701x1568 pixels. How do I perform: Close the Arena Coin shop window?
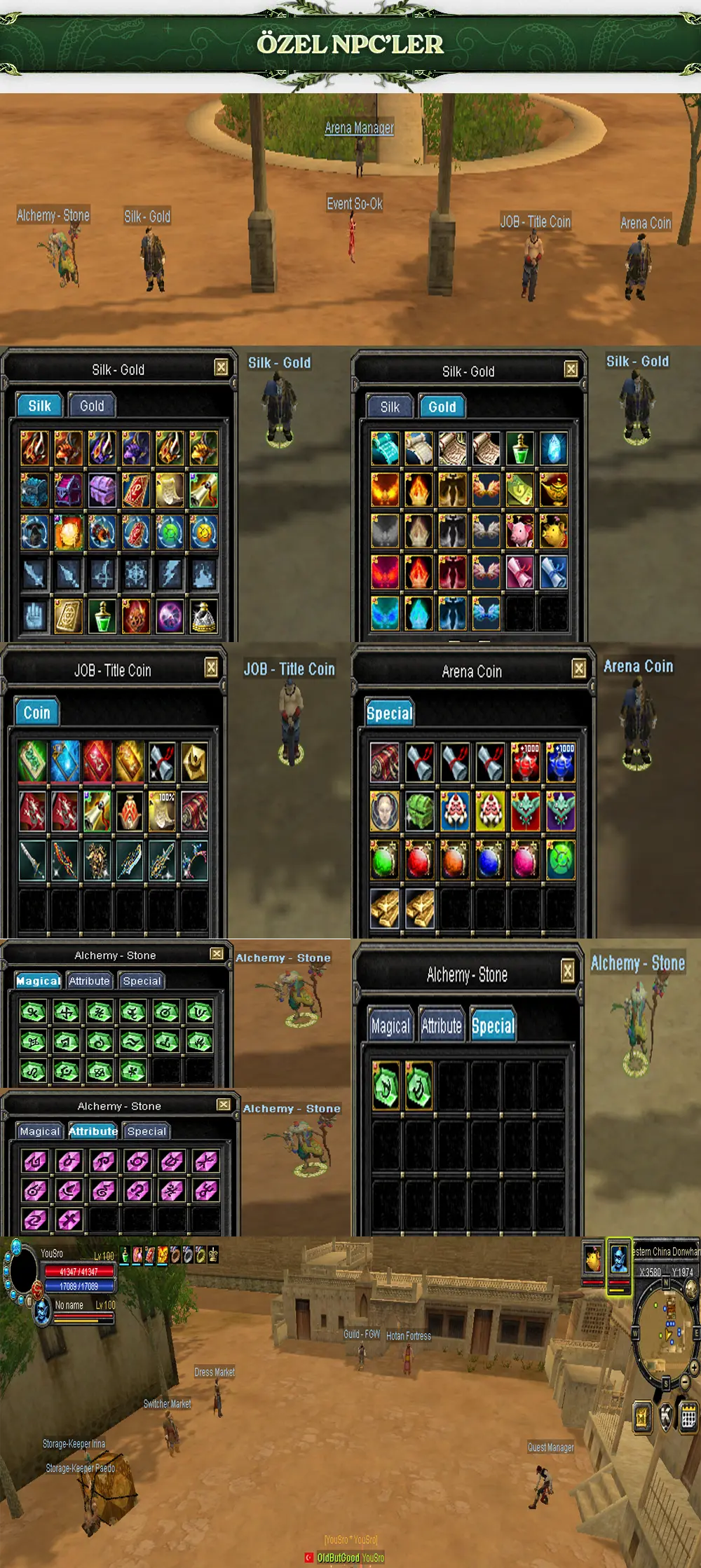[579, 669]
